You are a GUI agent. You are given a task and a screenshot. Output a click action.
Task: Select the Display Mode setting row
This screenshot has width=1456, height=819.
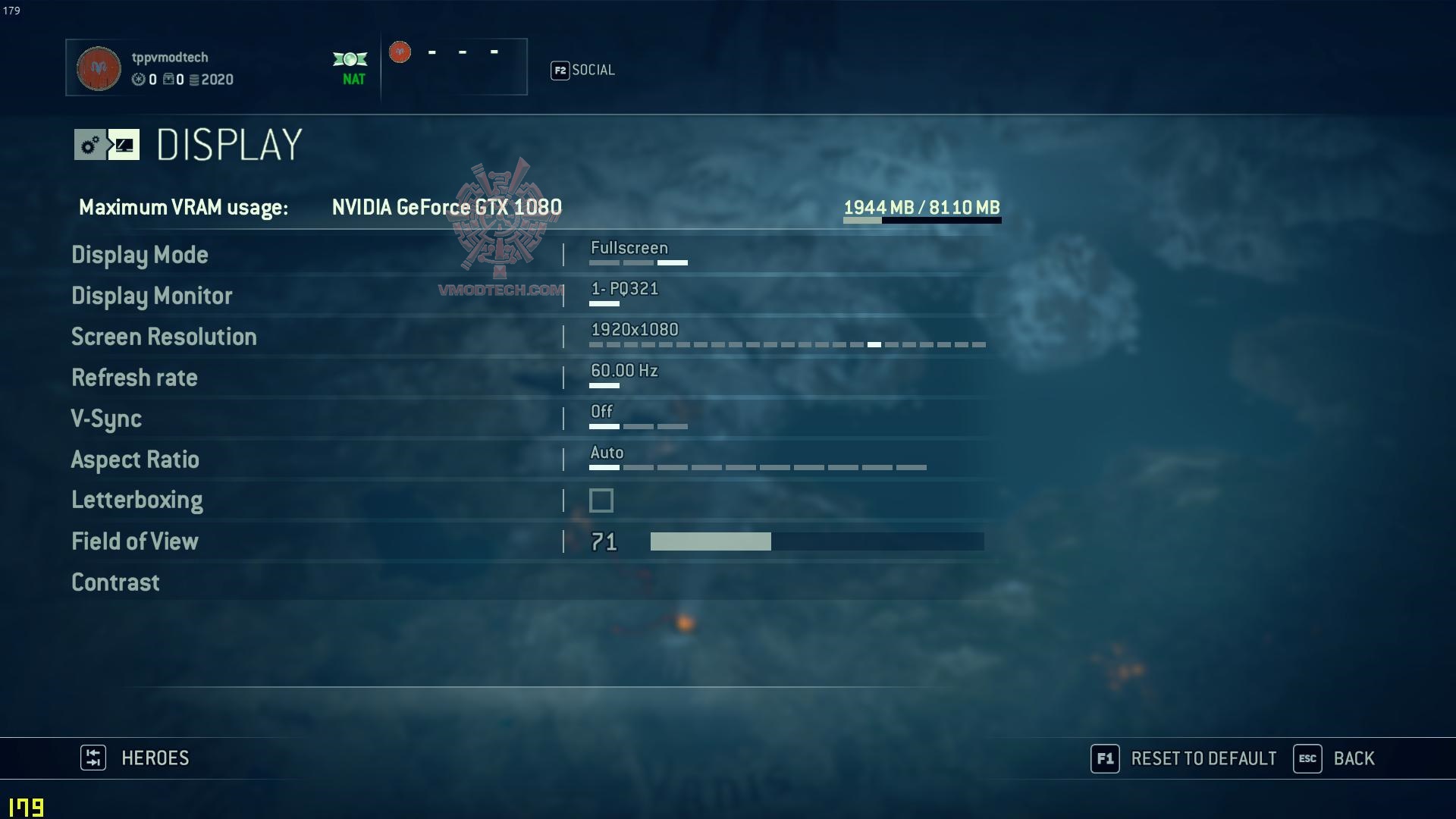140,255
